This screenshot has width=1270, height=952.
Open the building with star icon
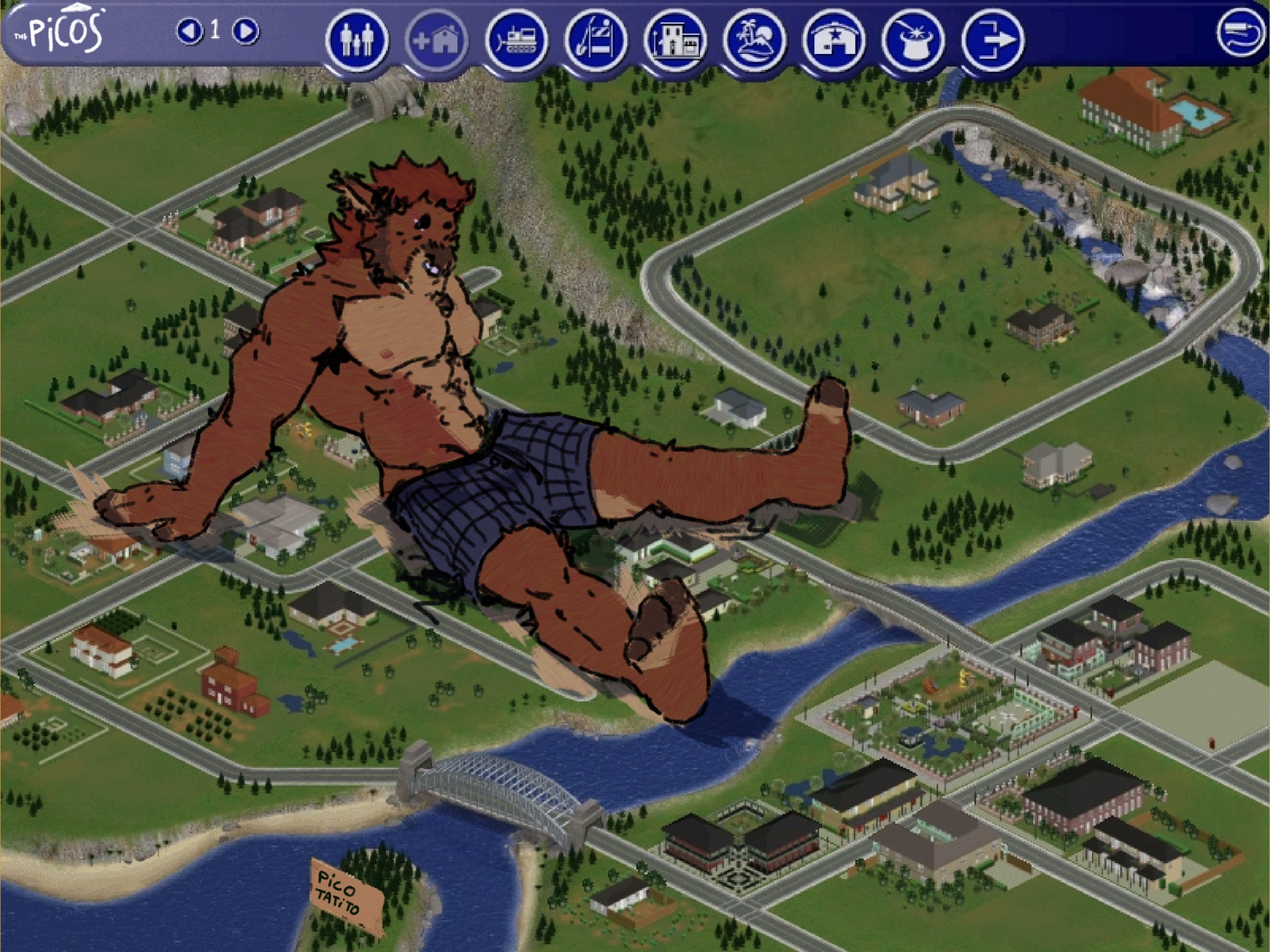tap(834, 40)
